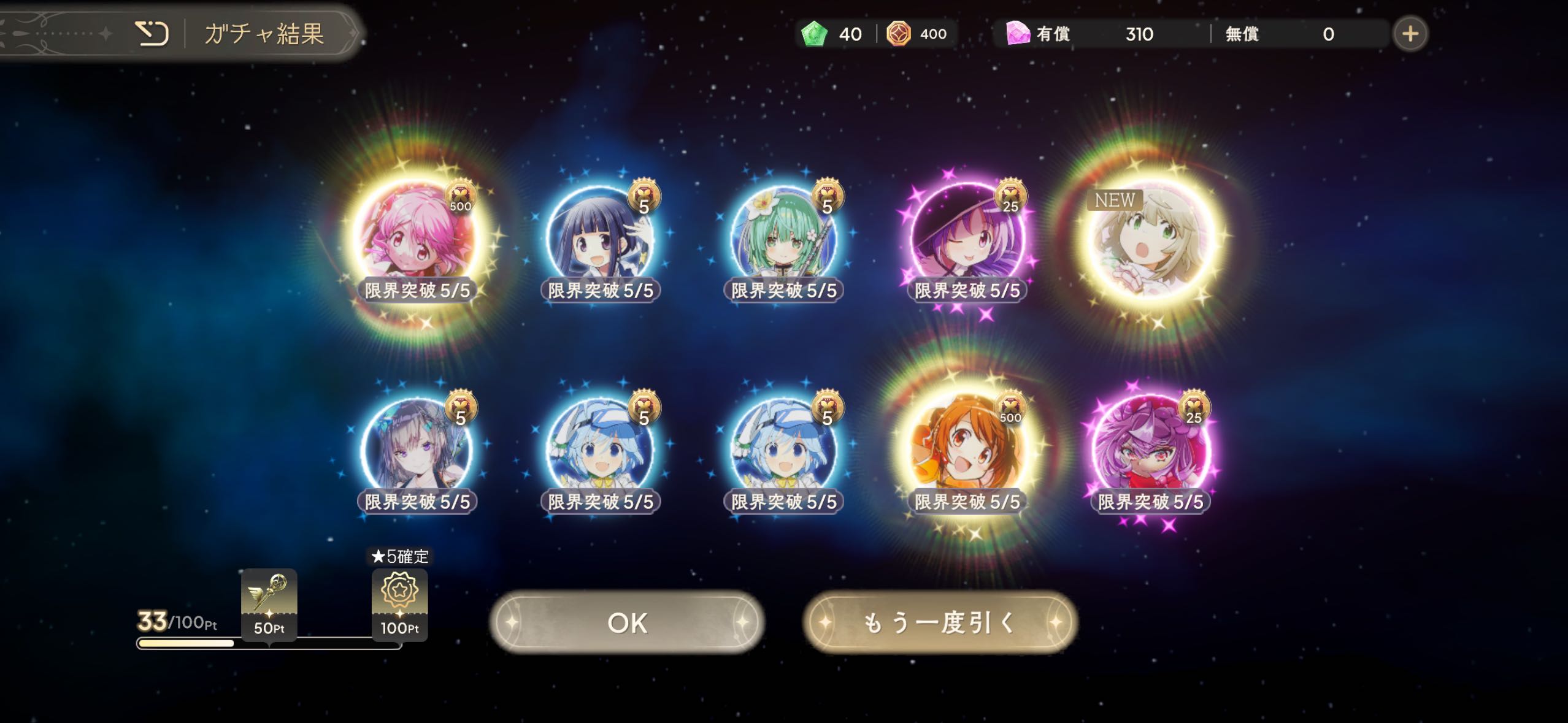Pull again with もう一度引く button
1568x723 pixels.
click(x=940, y=622)
